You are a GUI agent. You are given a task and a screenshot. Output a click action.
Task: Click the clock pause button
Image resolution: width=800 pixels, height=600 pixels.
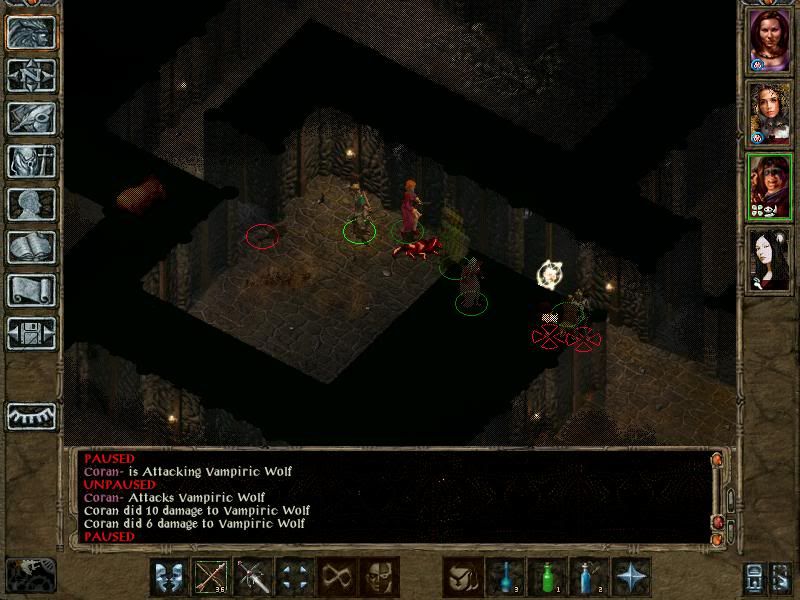tap(30, 575)
